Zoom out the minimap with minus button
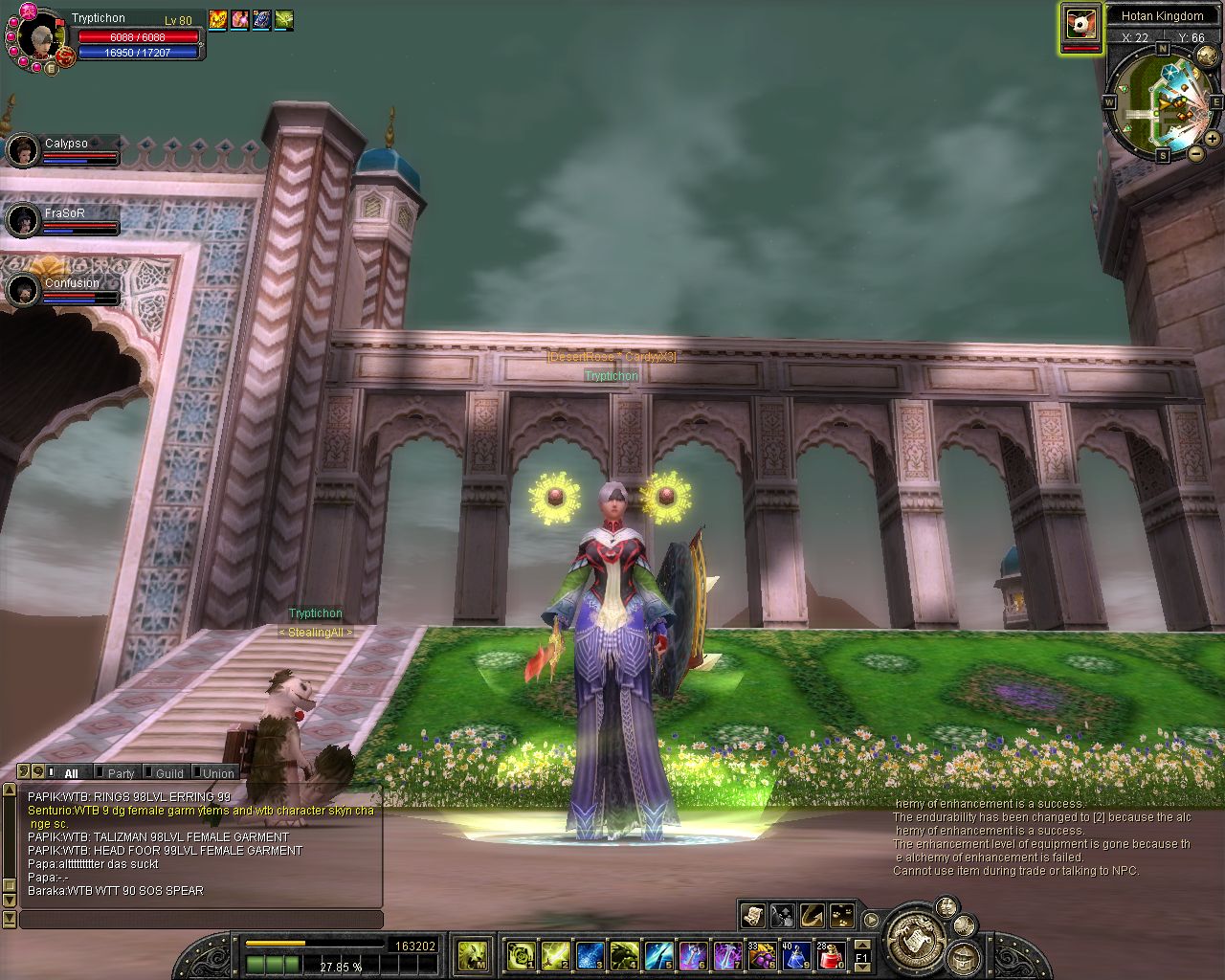The image size is (1225, 980). pos(1196,153)
